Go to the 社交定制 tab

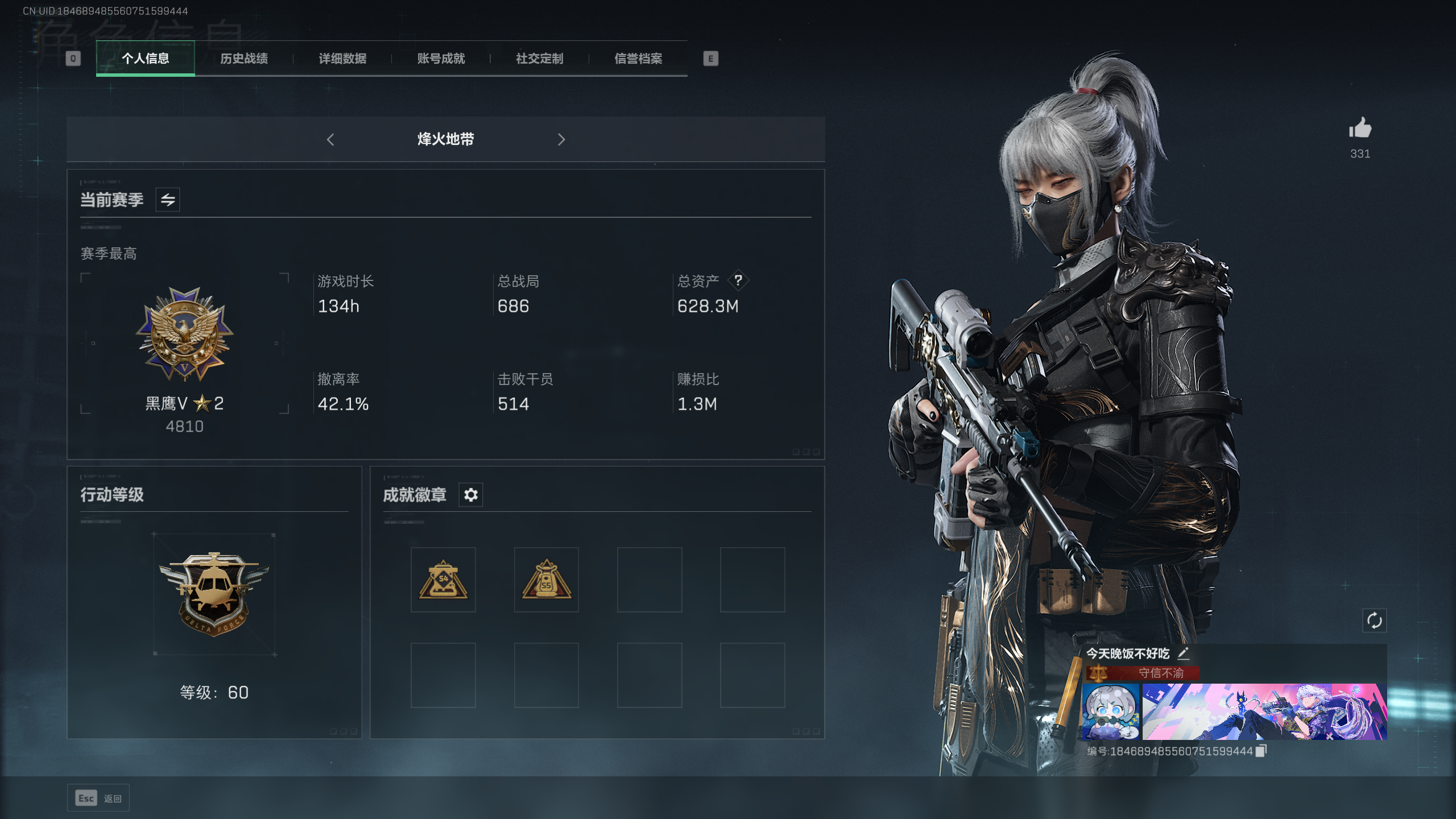(x=539, y=59)
